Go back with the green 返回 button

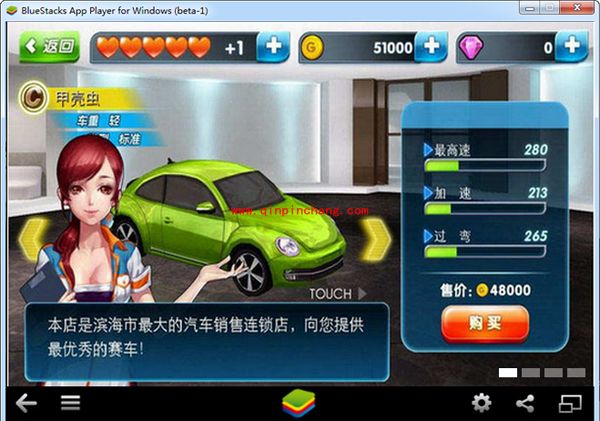(x=48, y=46)
